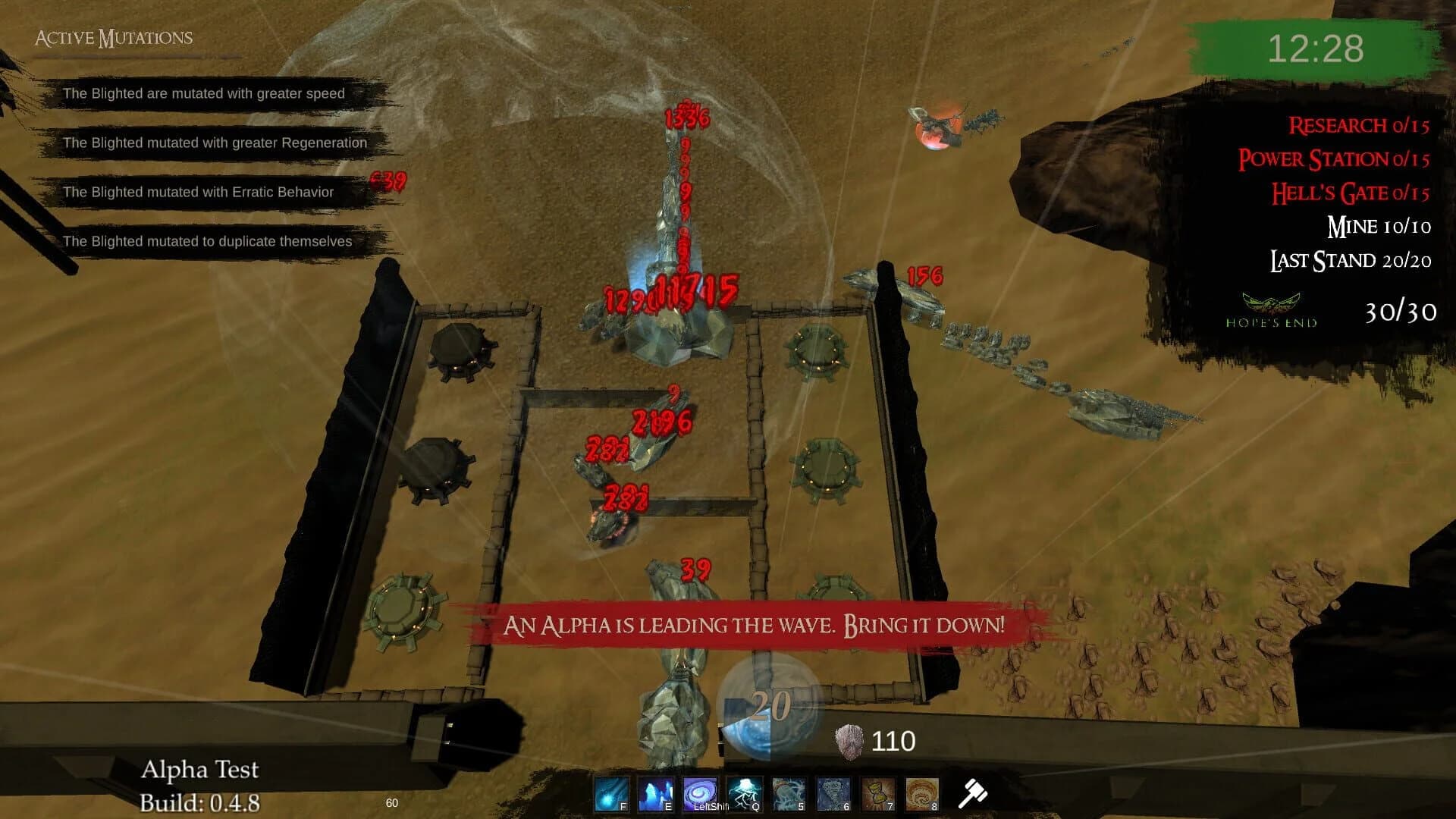
Task: Select the spirit ability in hotbar slot 5
Action: click(789, 792)
